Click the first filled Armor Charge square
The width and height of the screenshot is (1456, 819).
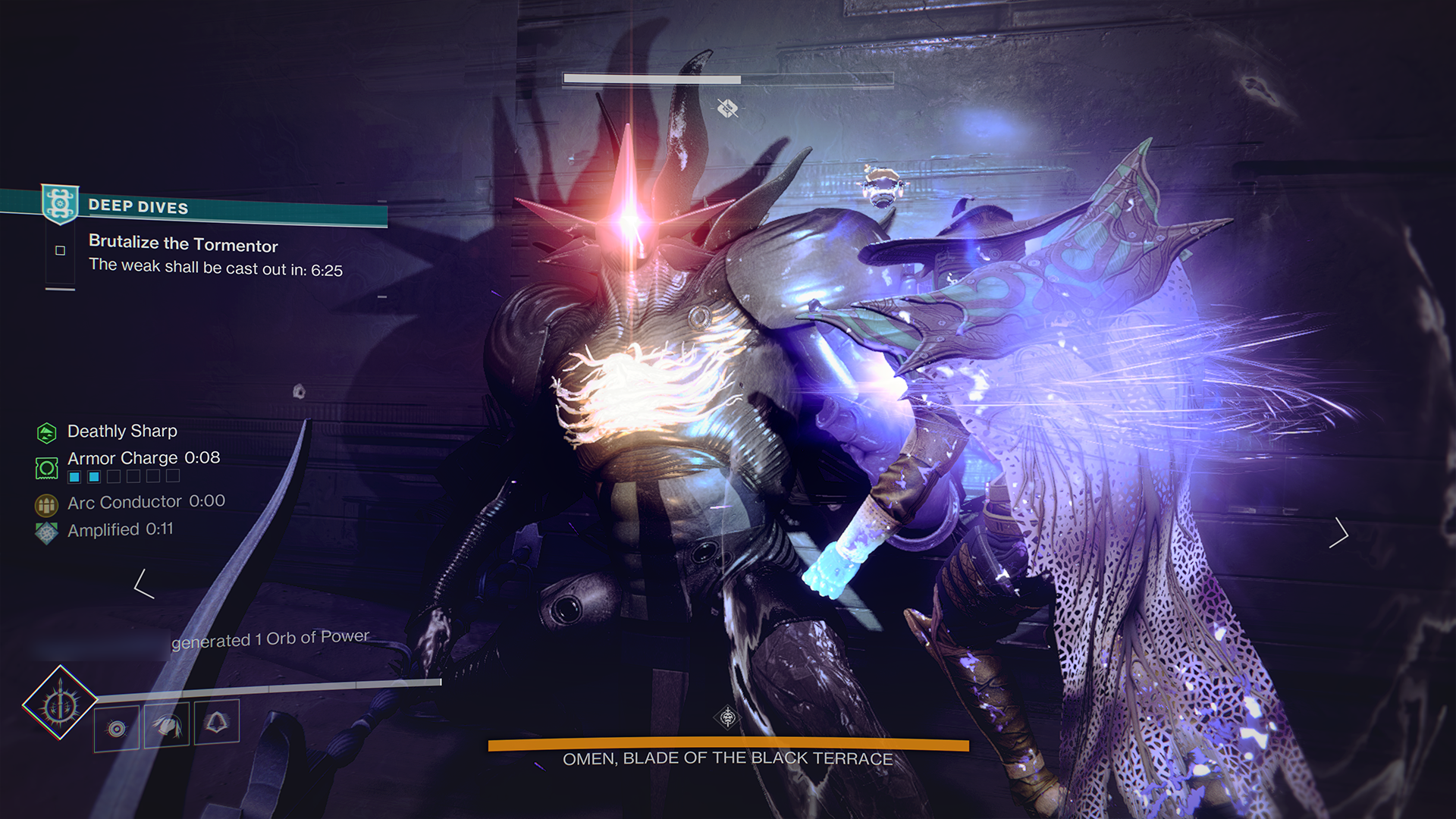[x=74, y=476]
